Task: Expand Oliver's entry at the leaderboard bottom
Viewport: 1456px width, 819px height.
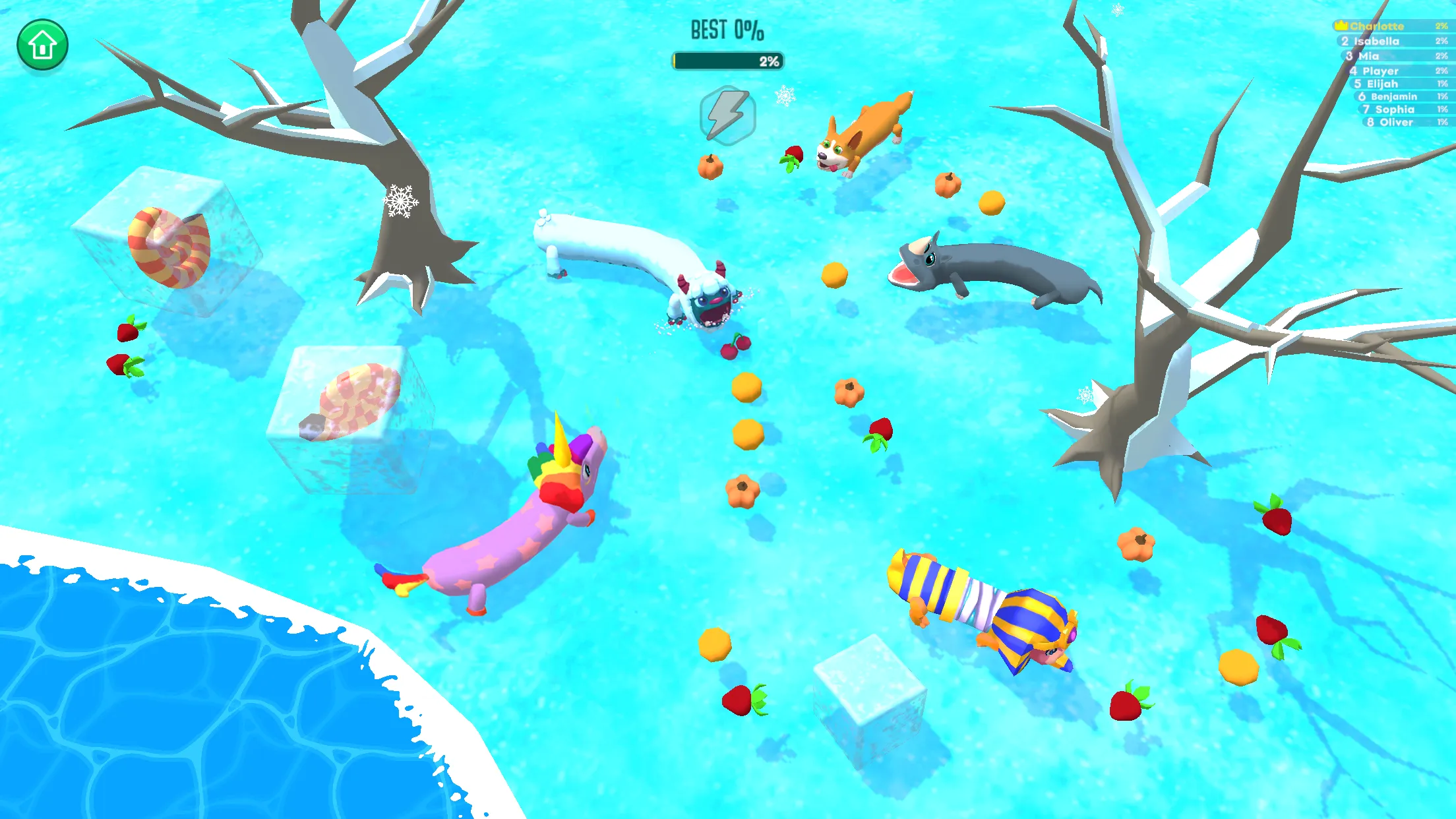Action: 1387,123
